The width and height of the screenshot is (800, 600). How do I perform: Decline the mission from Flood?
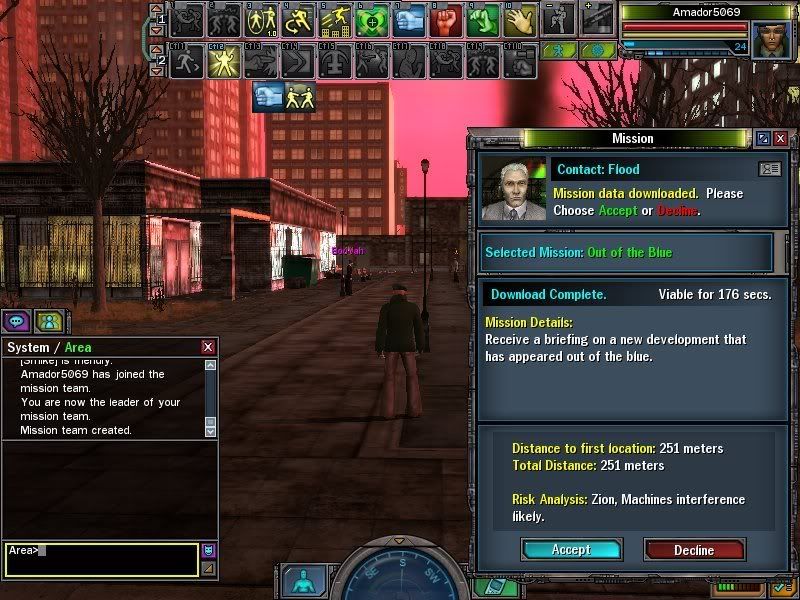point(694,549)
